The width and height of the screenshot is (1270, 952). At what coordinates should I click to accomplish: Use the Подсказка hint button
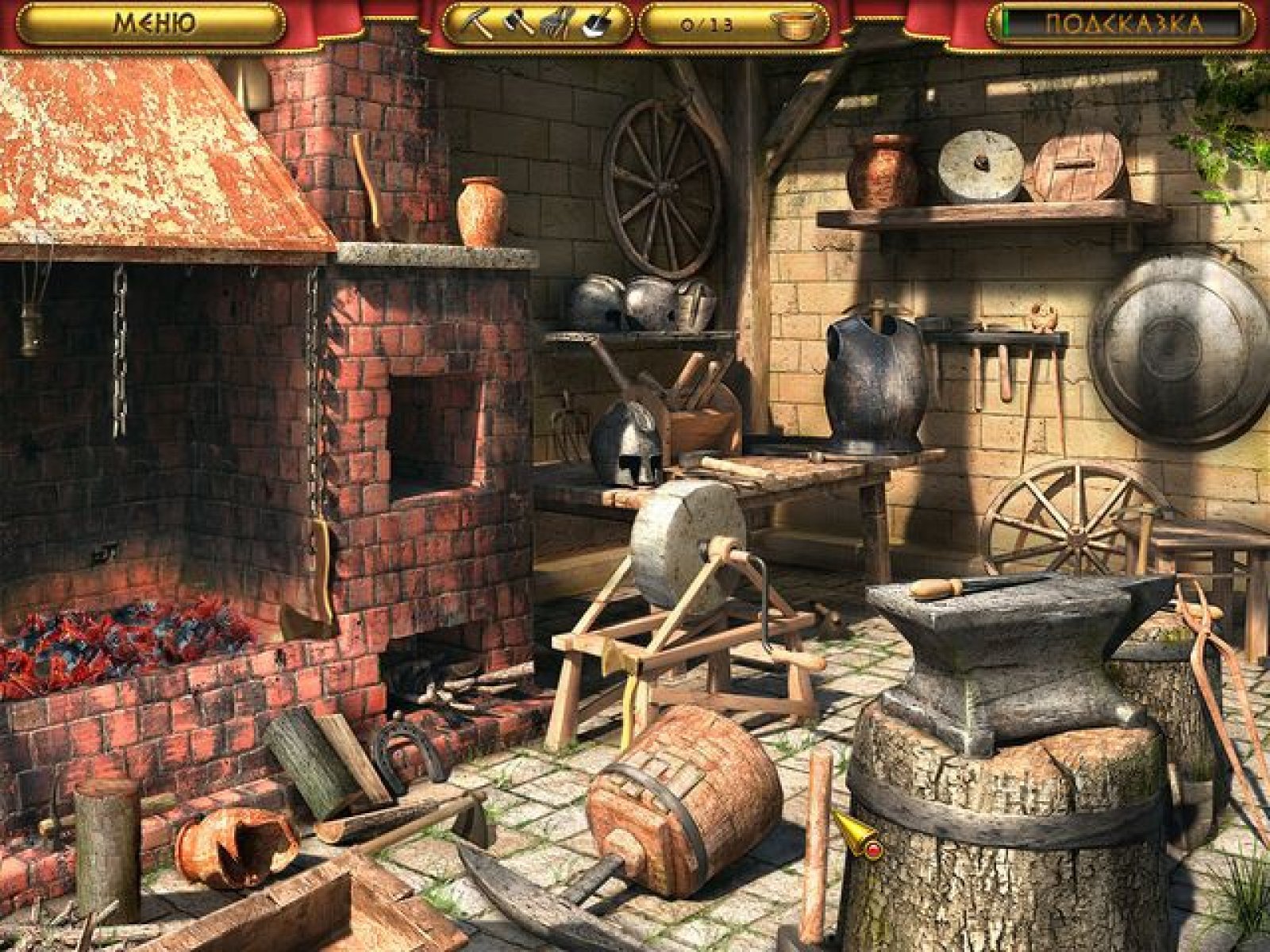(x=1122, y=24)
